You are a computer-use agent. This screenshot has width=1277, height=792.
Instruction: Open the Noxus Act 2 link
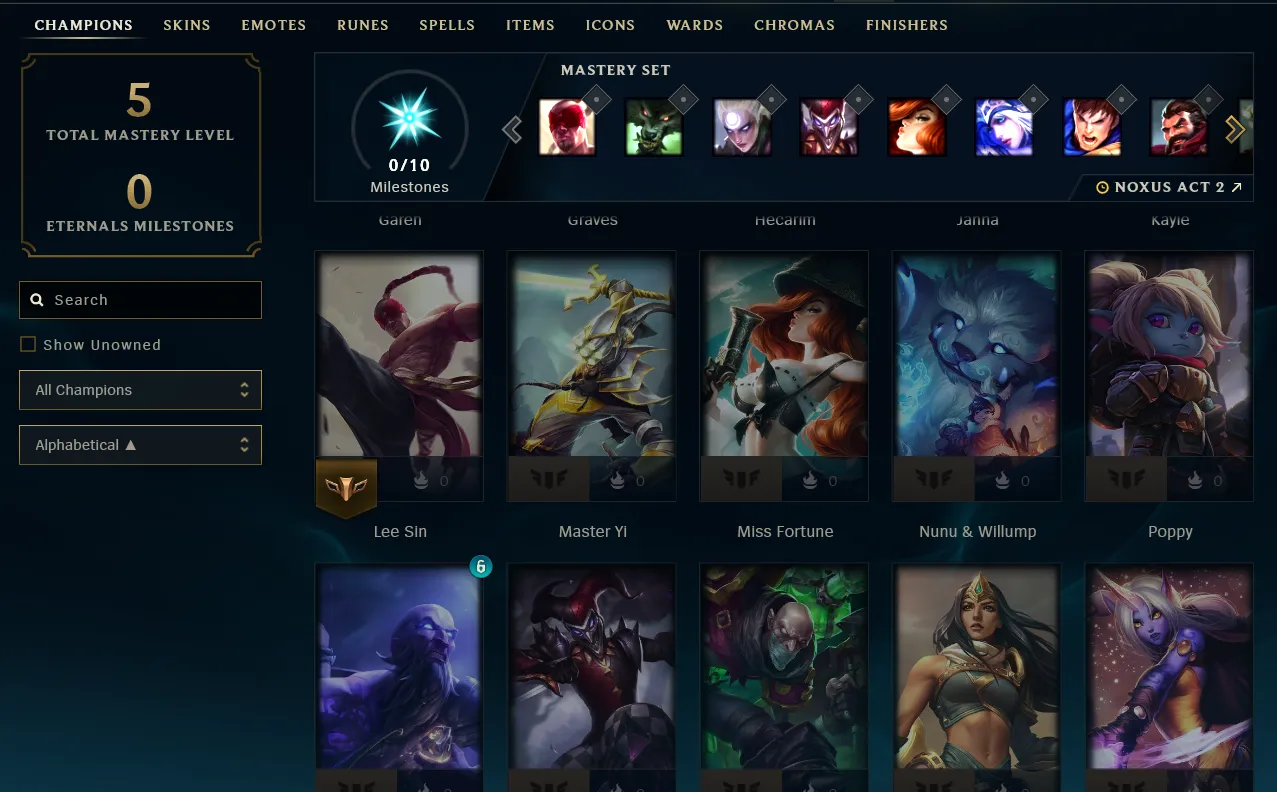coord(1169,187)
